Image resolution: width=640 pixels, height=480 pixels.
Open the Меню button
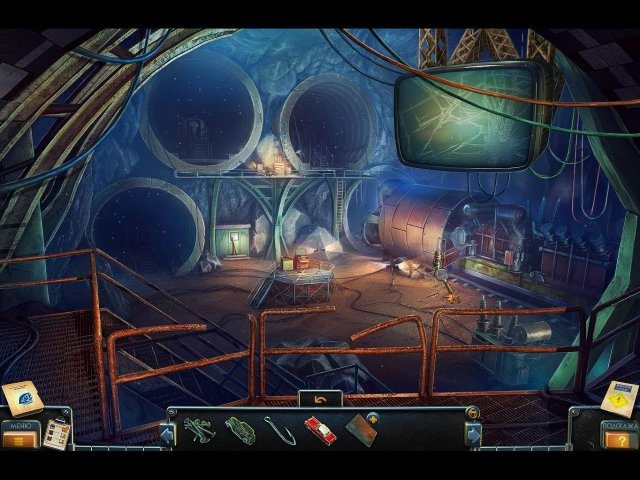pos(20,439)
